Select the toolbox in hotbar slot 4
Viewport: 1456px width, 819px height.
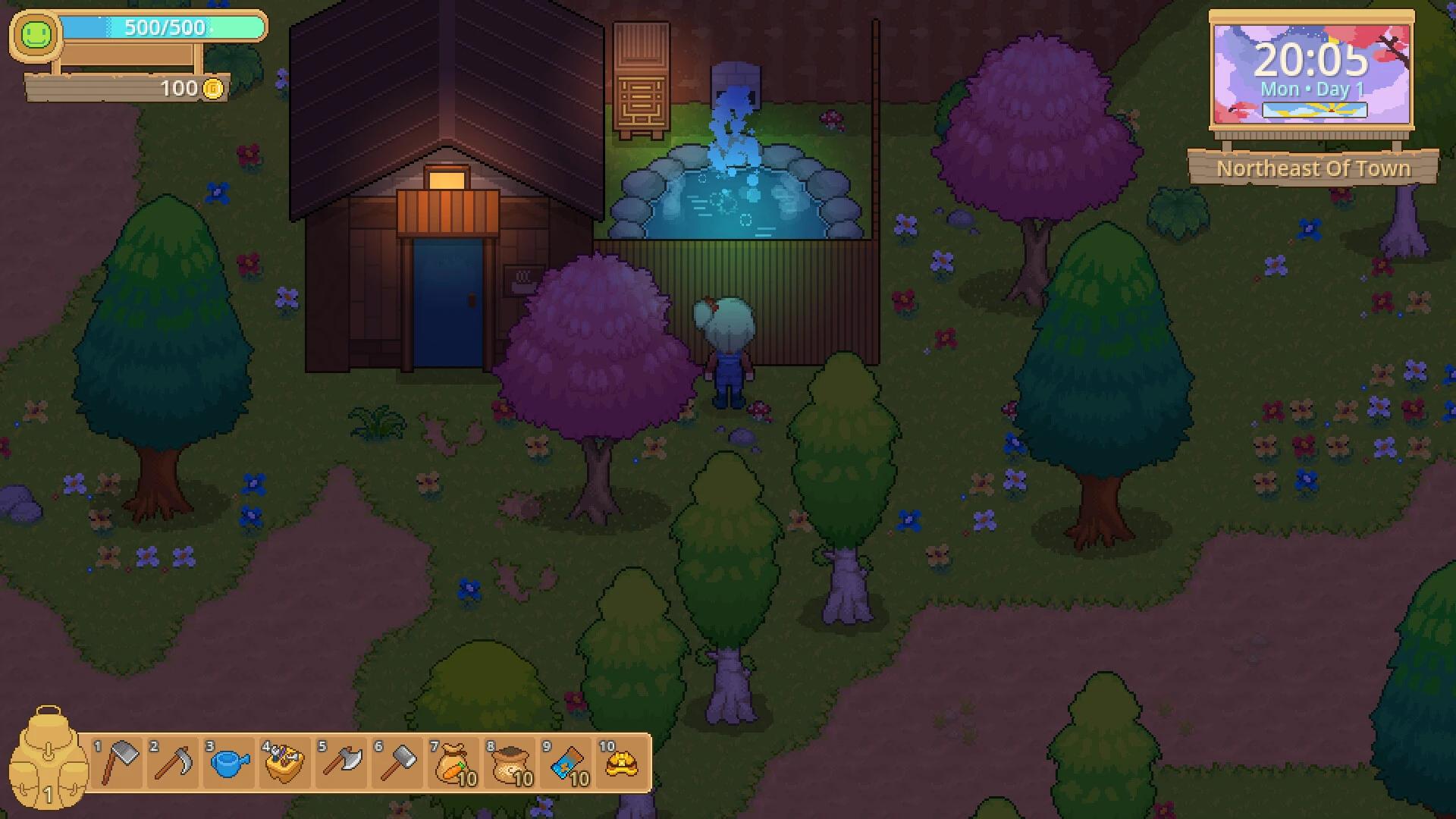(286, 763)
